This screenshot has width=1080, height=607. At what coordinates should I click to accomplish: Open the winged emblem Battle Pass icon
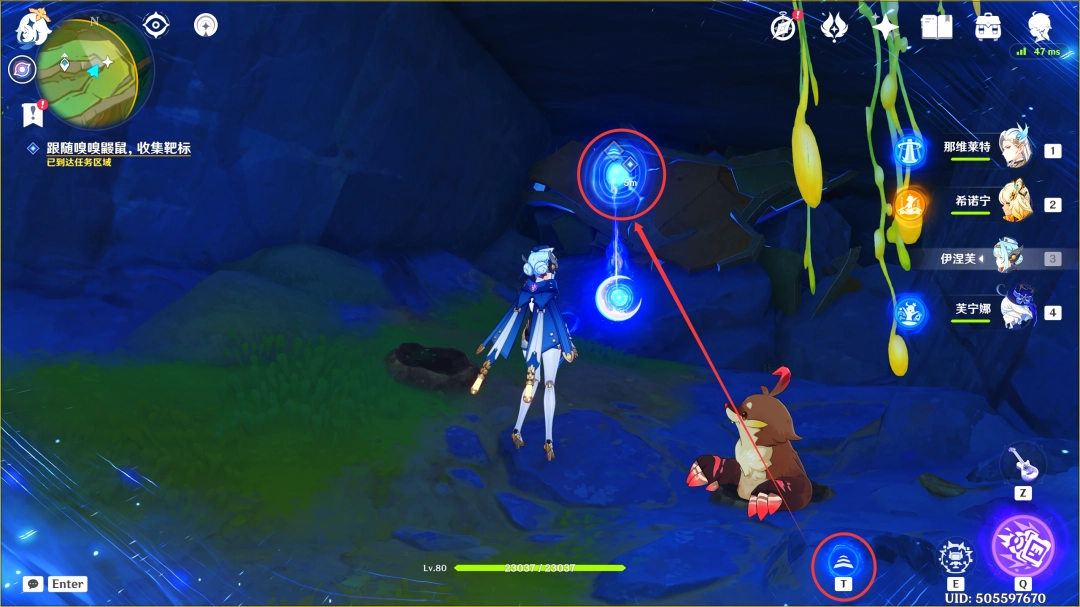pyautogui.click(x=834, y=27)
